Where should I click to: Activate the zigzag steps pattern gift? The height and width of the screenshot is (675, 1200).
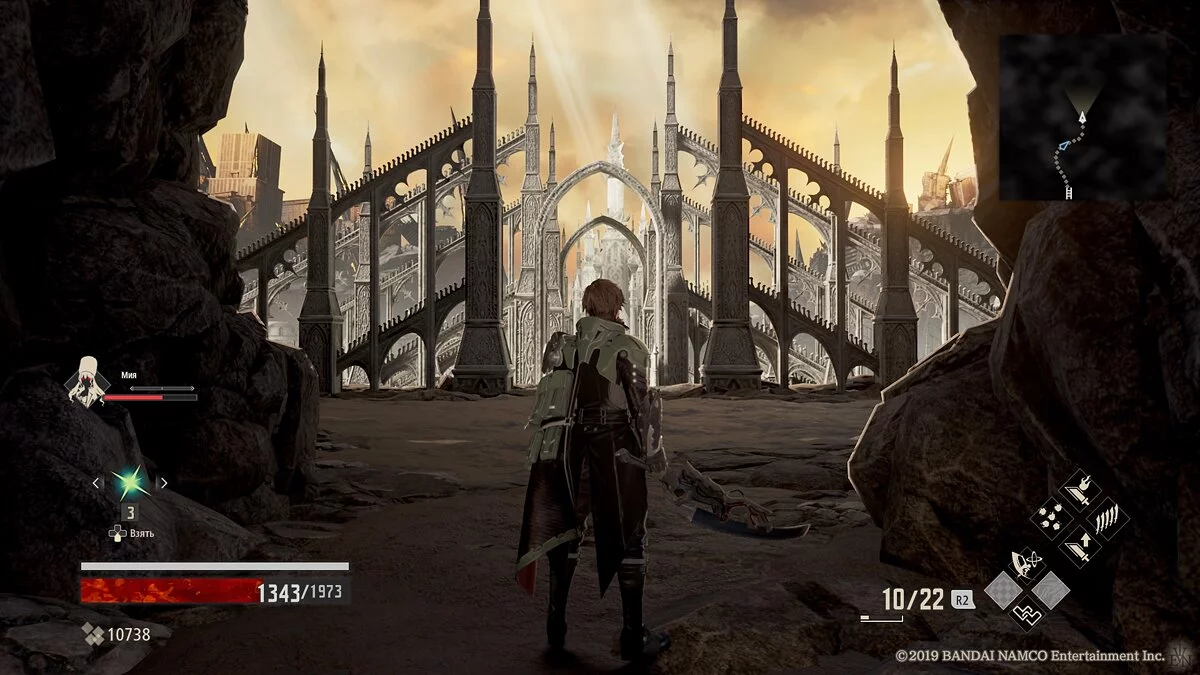[x=1027, y=611]
